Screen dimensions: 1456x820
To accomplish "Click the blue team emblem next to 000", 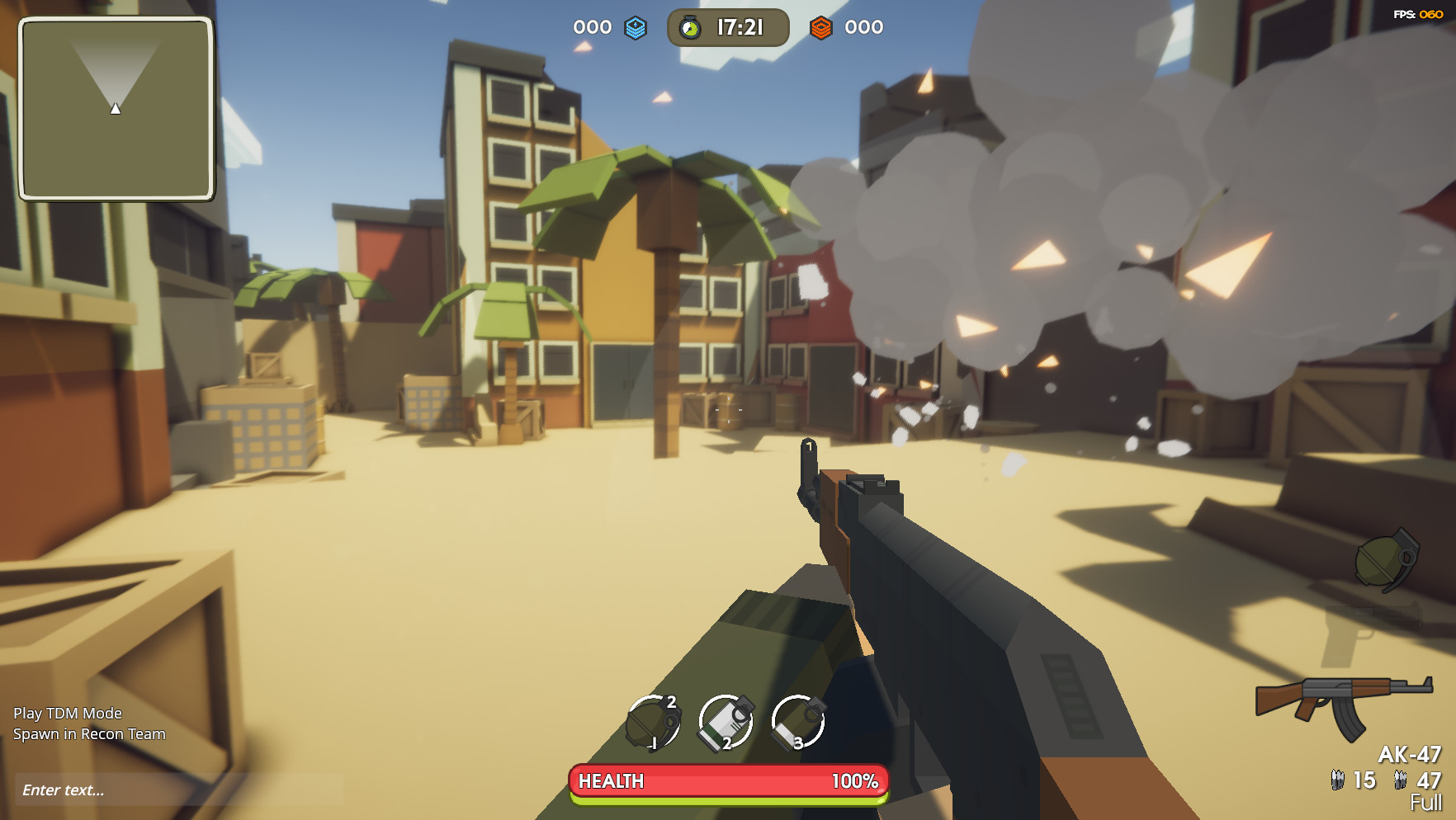I will [634, 27].
